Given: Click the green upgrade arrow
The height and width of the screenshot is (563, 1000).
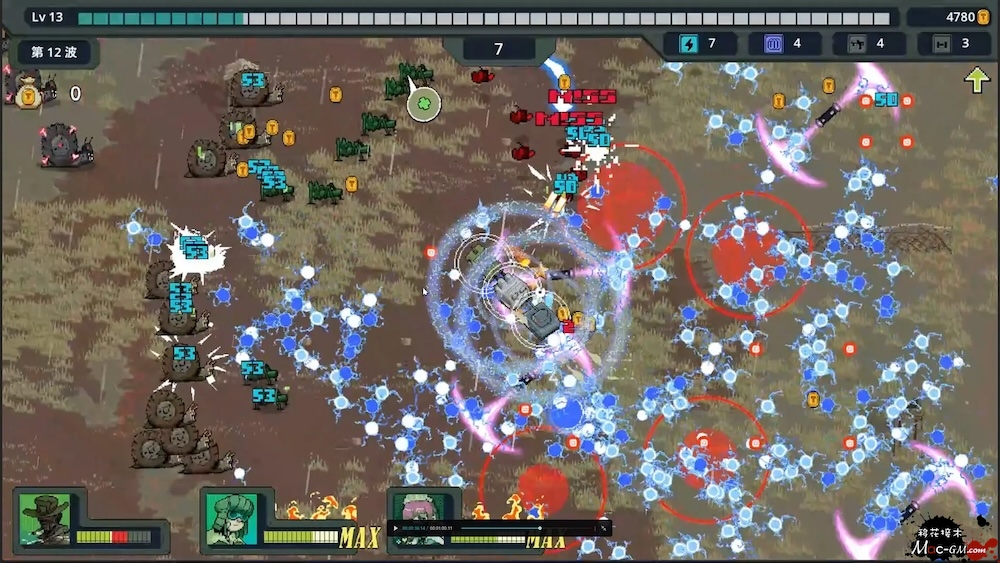Looking at the screenshot, I should (x=976, y=80).
